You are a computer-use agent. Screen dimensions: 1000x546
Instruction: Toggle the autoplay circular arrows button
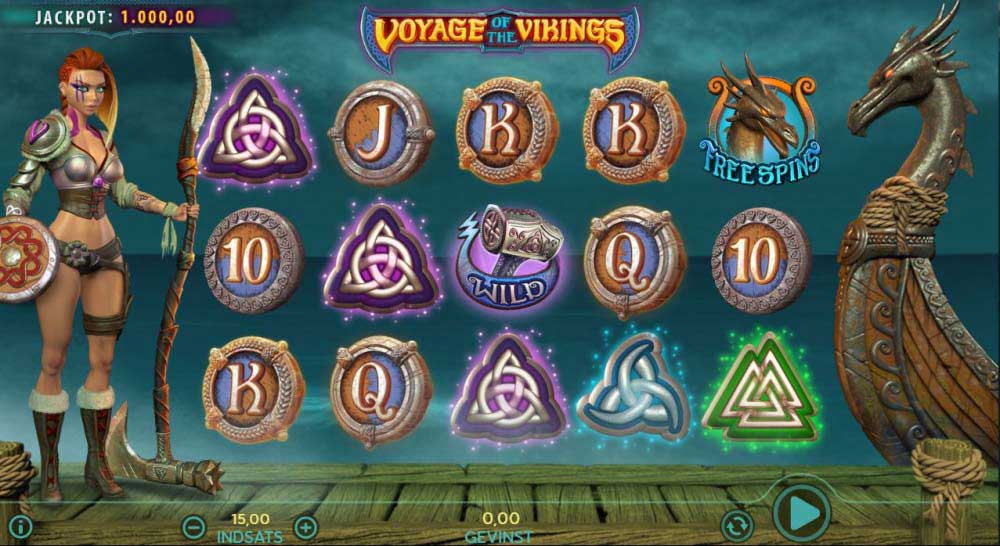pyautogui.click(x=737, y=524)
